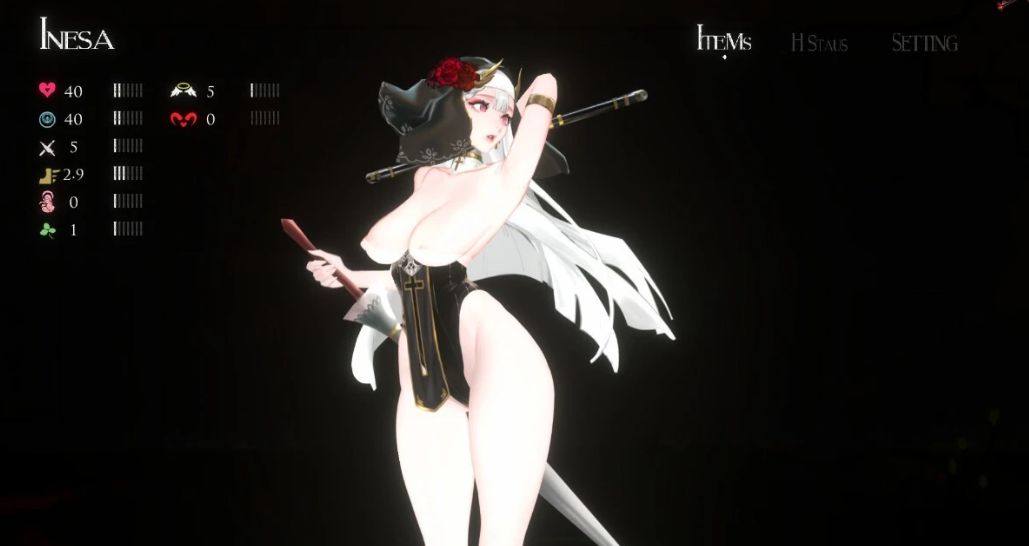This screenshot has height=546, width=1029.
Task: Open the Items tab
Action: point(723,41)
